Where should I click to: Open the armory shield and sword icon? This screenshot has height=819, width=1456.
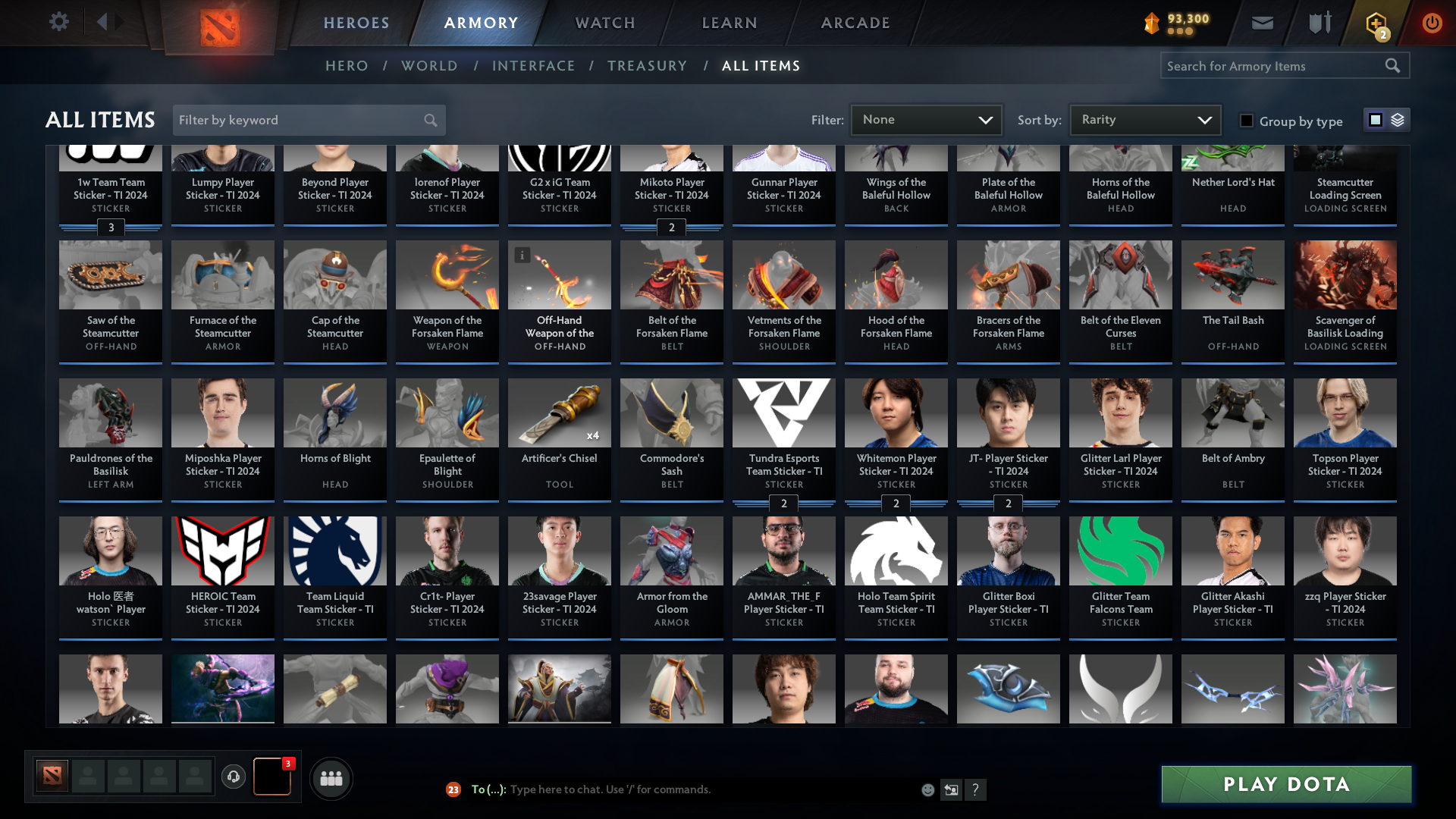click(1319, 23)
